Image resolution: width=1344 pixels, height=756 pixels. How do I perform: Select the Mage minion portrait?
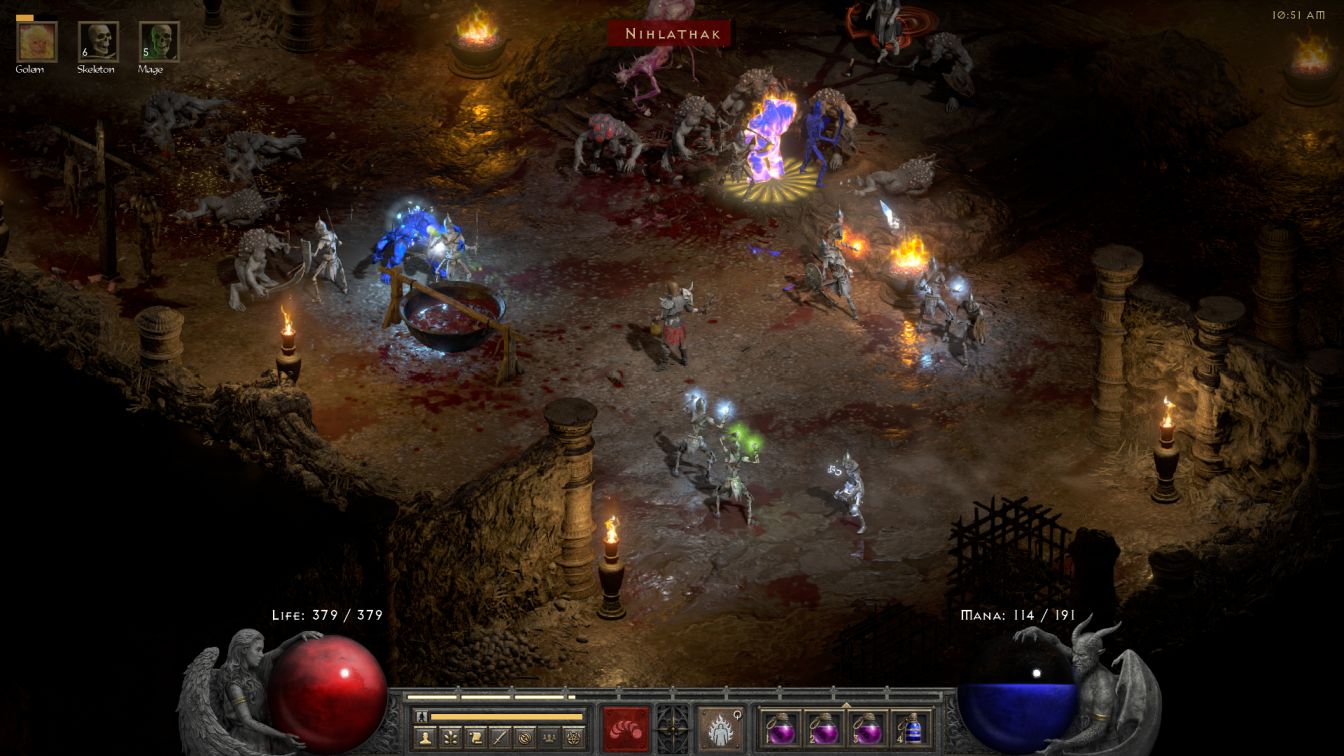click(x=158, y=41)
